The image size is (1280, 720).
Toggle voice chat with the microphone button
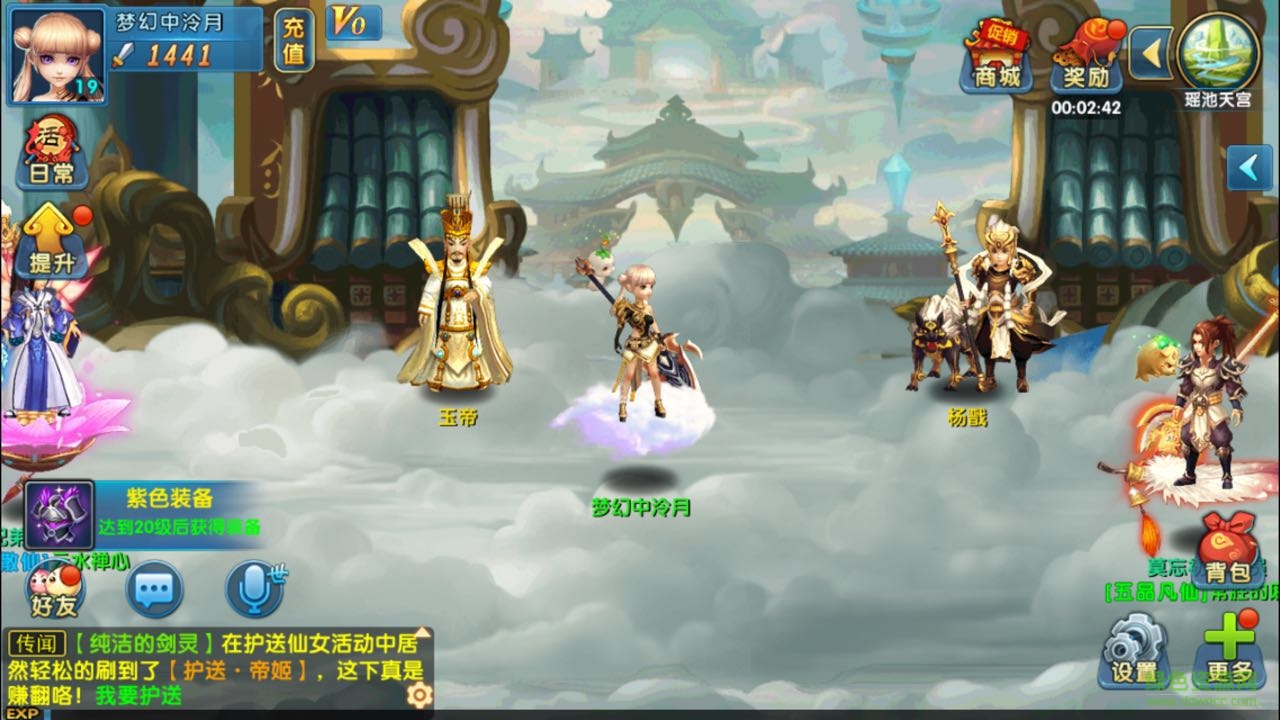pyautogui.click(x=255, y=588)
